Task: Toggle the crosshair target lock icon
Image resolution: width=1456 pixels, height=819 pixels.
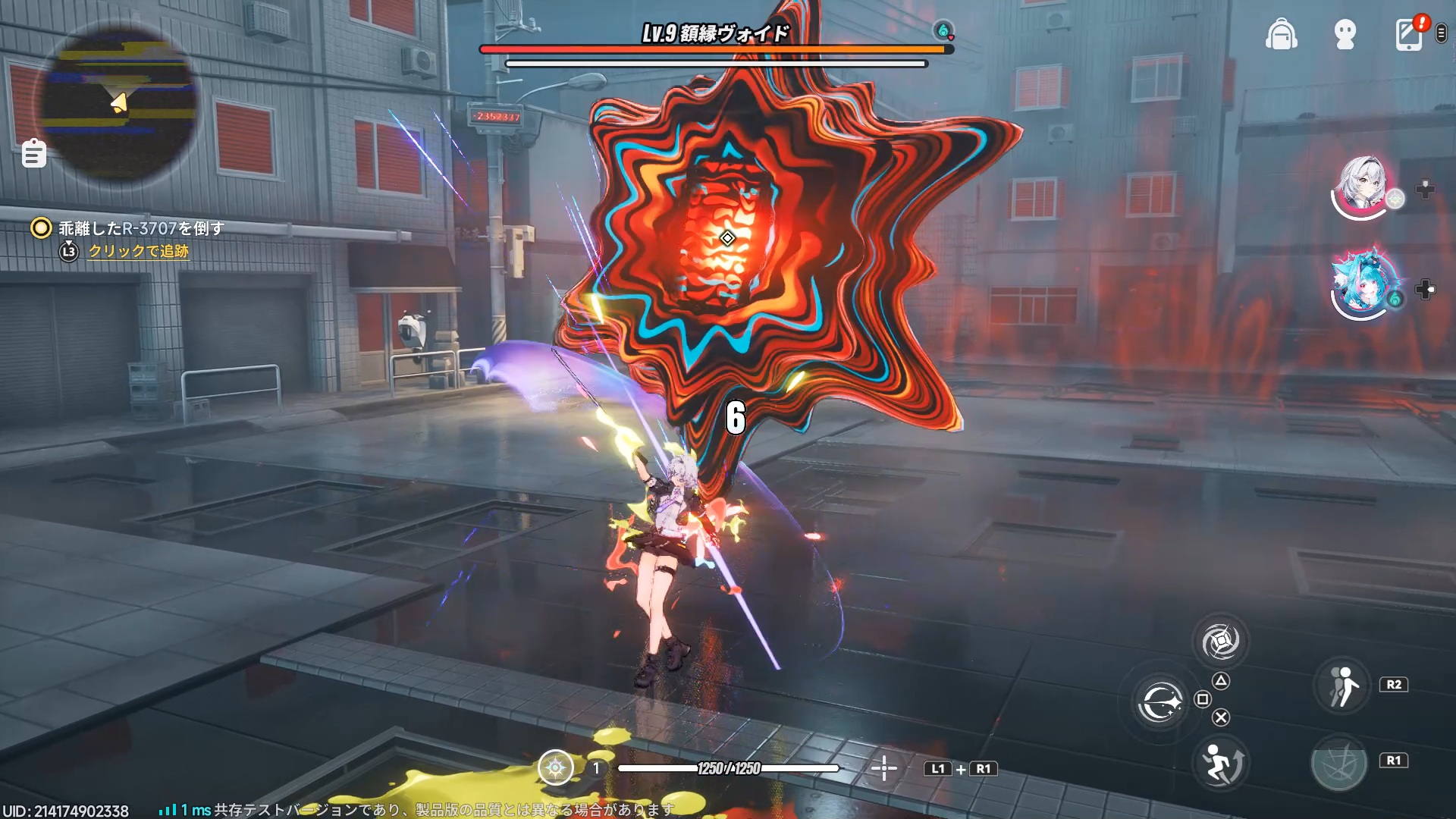Action: (x=883, y=768)
